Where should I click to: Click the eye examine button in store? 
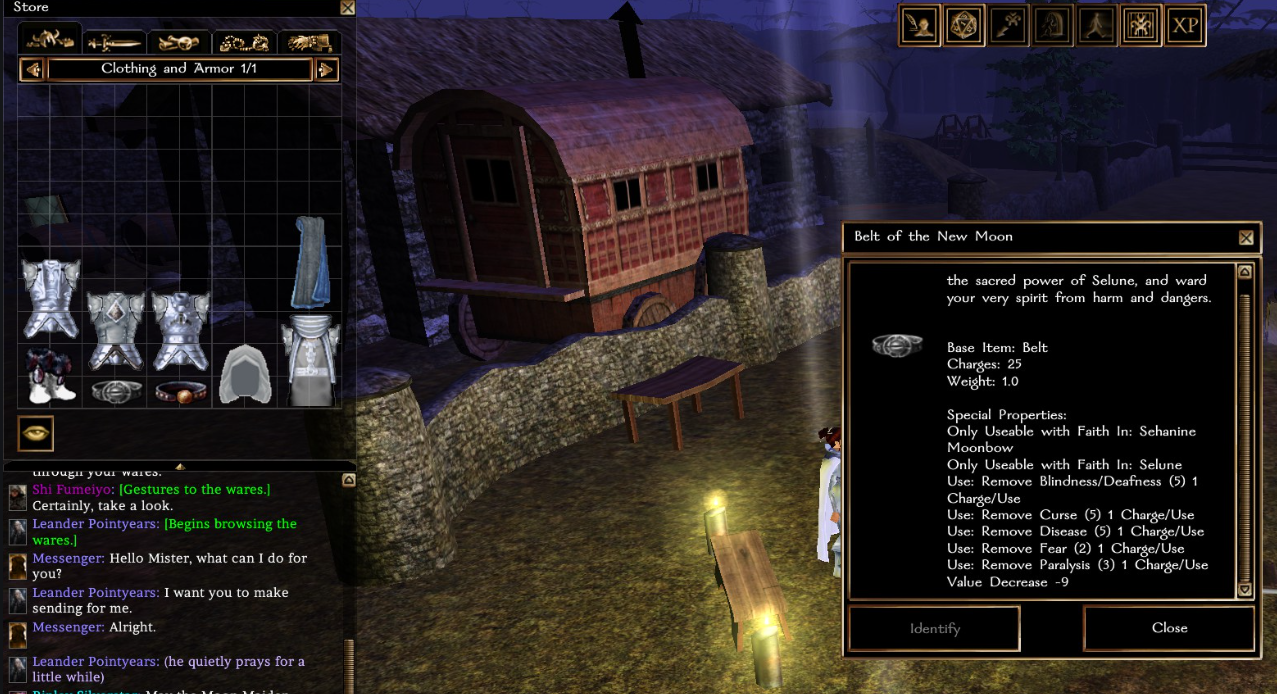tap(36, 434)
